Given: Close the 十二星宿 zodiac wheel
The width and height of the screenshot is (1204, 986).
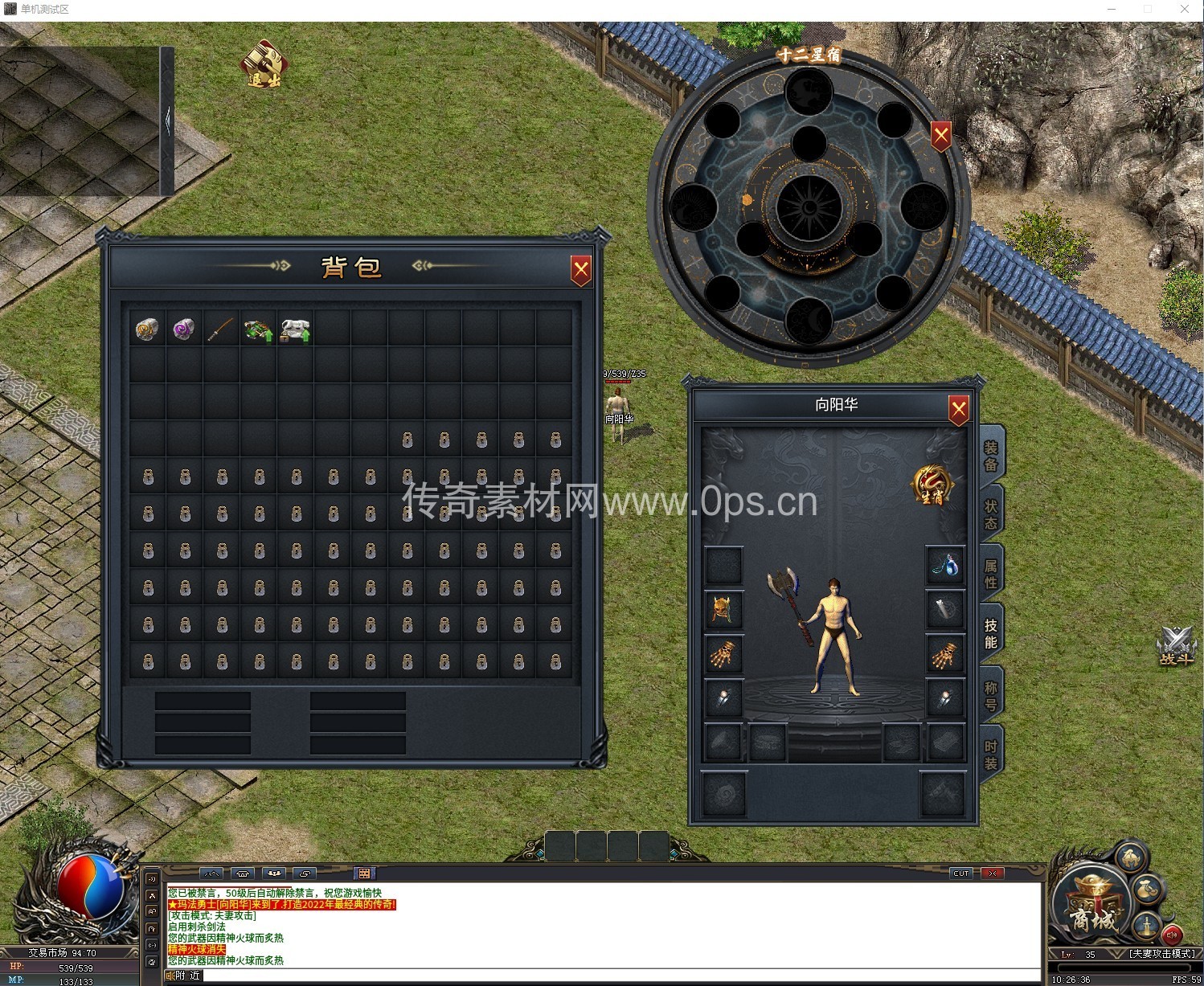Looking at the screenshot, I should (941, 135).
